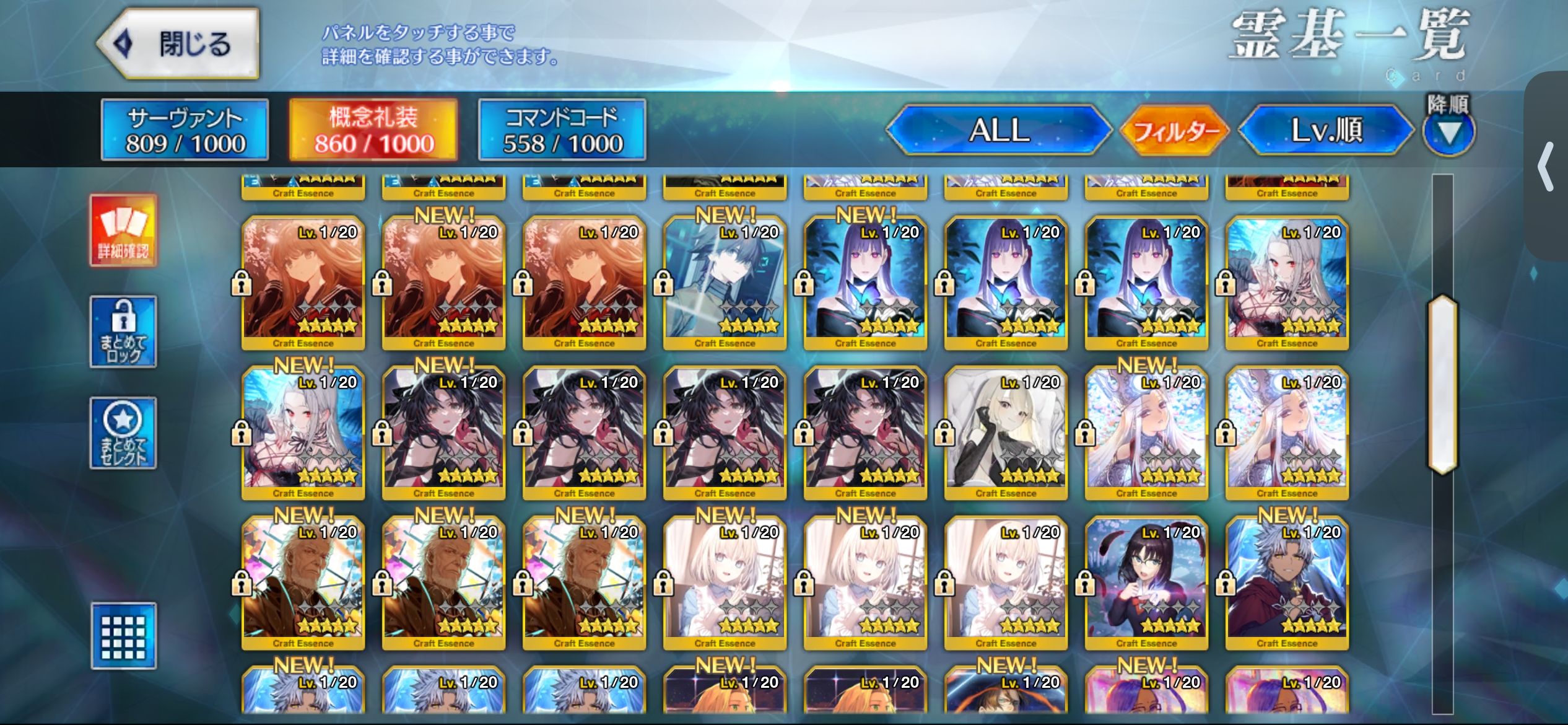Image resolution: width=1568 pixels, height=725 pixels.
Task: Expand the side panel arrow tab
Action: (1546, 167)
